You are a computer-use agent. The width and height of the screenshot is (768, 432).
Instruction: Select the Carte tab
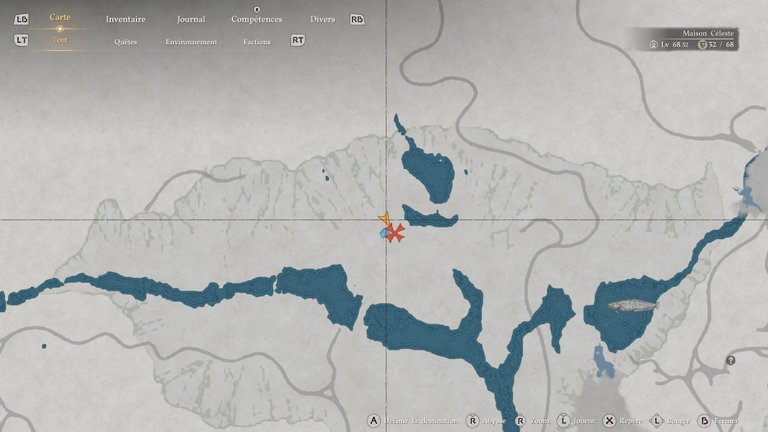pos(60,18)
